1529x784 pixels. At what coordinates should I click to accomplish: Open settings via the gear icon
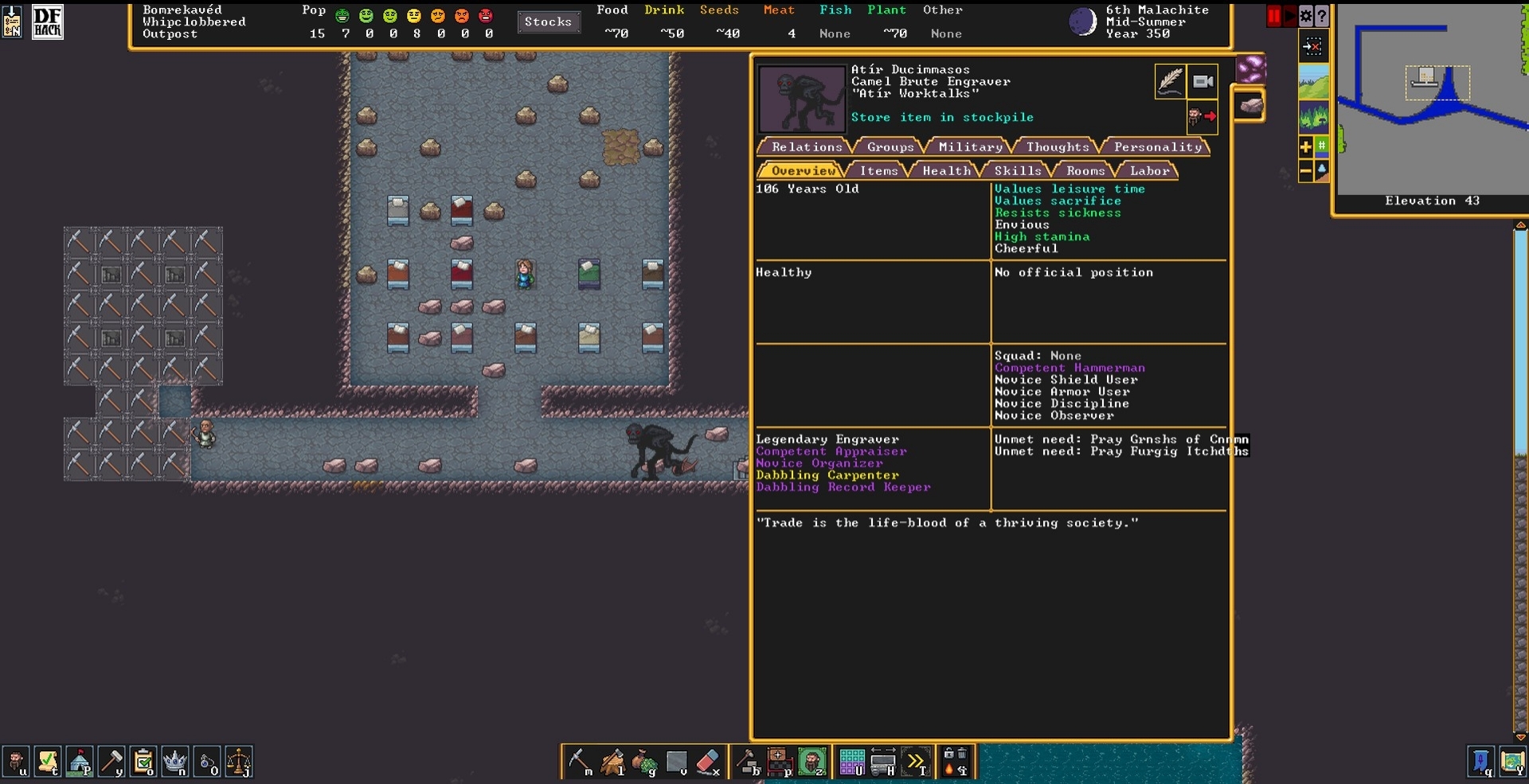click(1306, 16)
